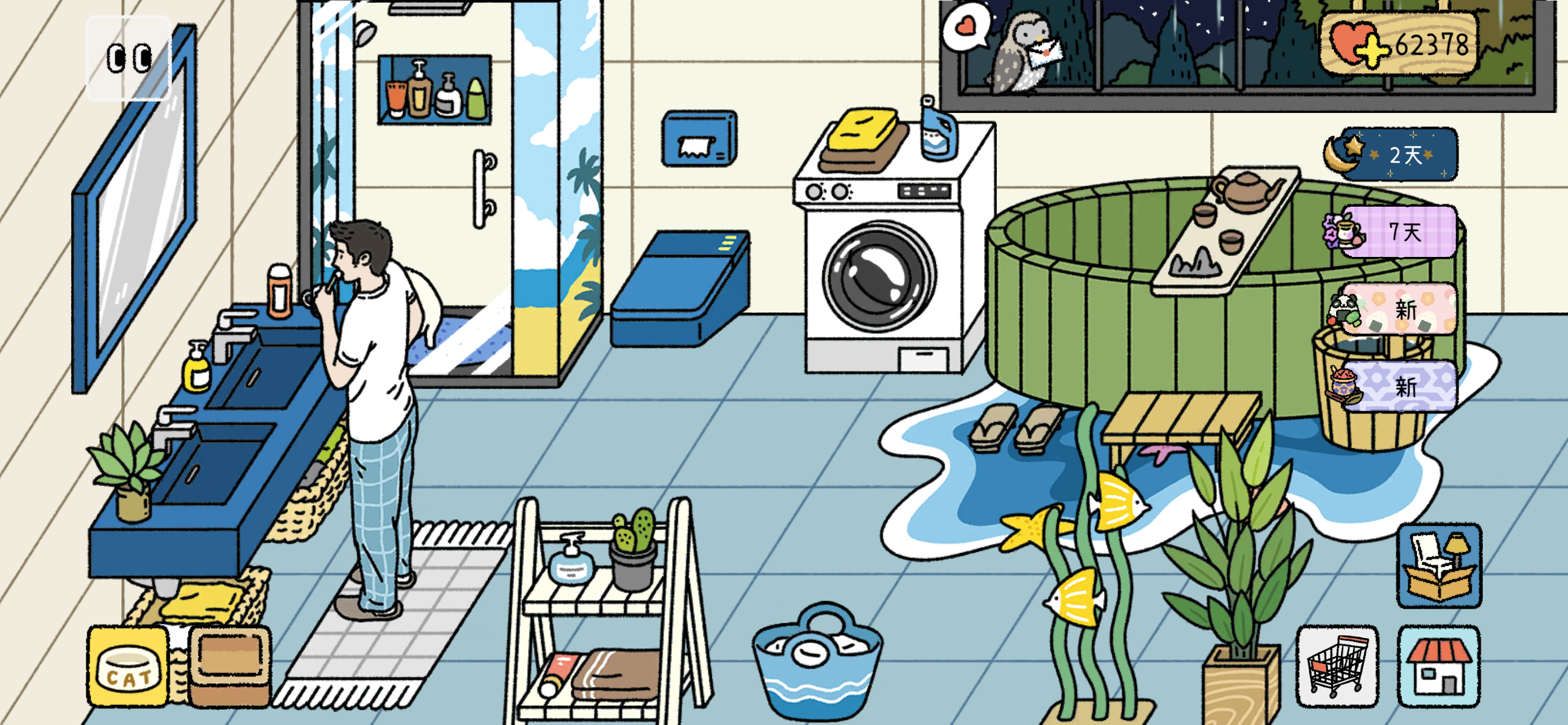
Task: Tap the owl's heart speech bubble
Action: click(x=965, y=27)
